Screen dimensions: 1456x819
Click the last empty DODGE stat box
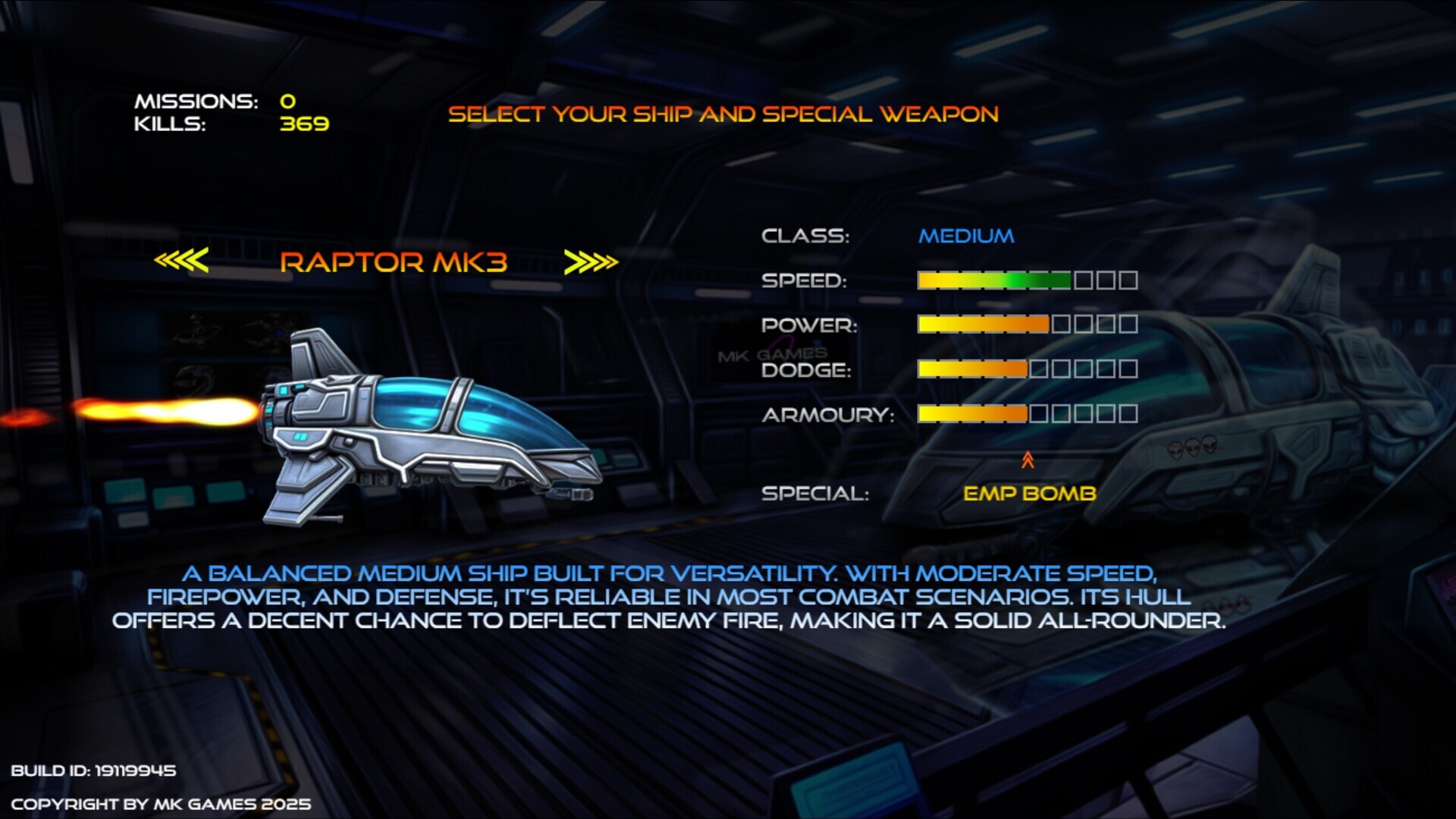(1128, 369)
